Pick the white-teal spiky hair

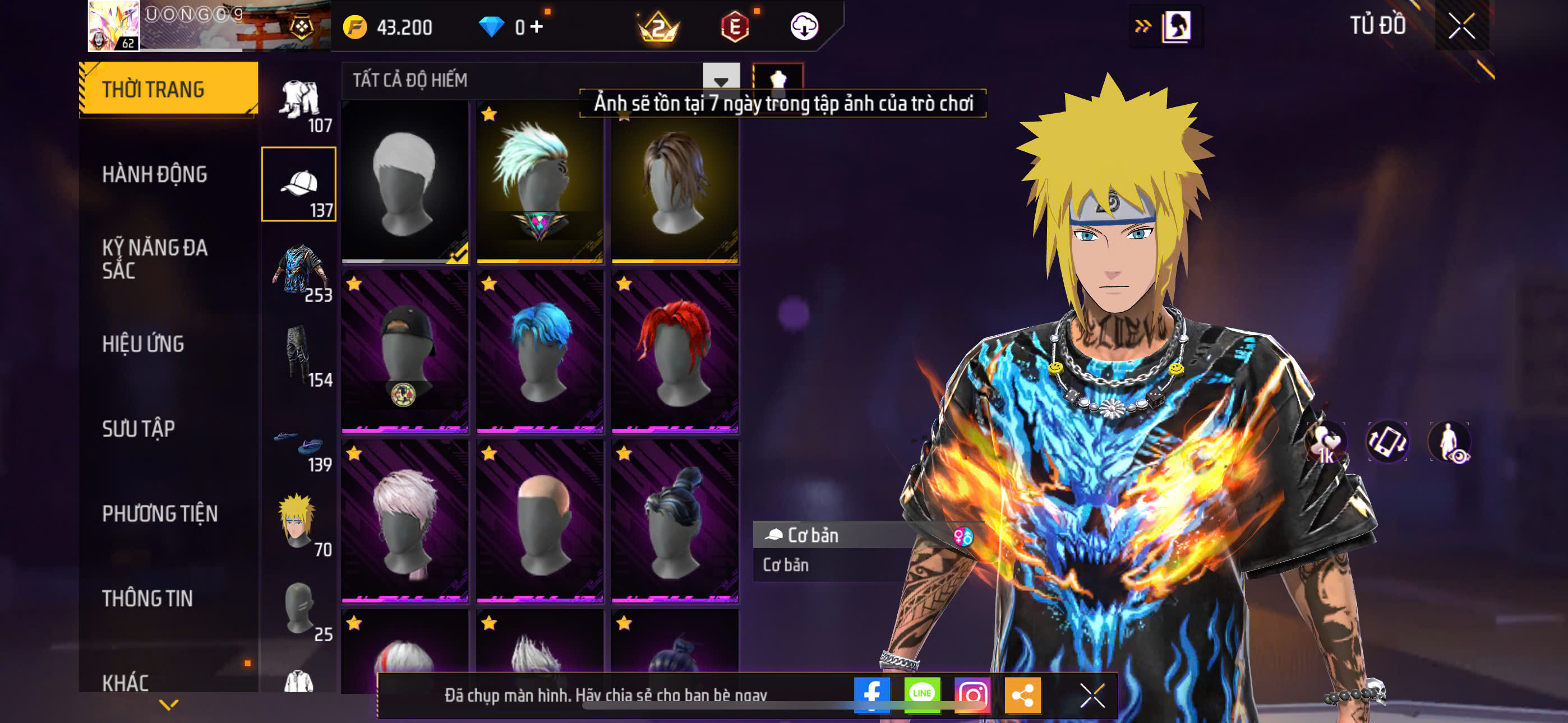tap(539, 182)
